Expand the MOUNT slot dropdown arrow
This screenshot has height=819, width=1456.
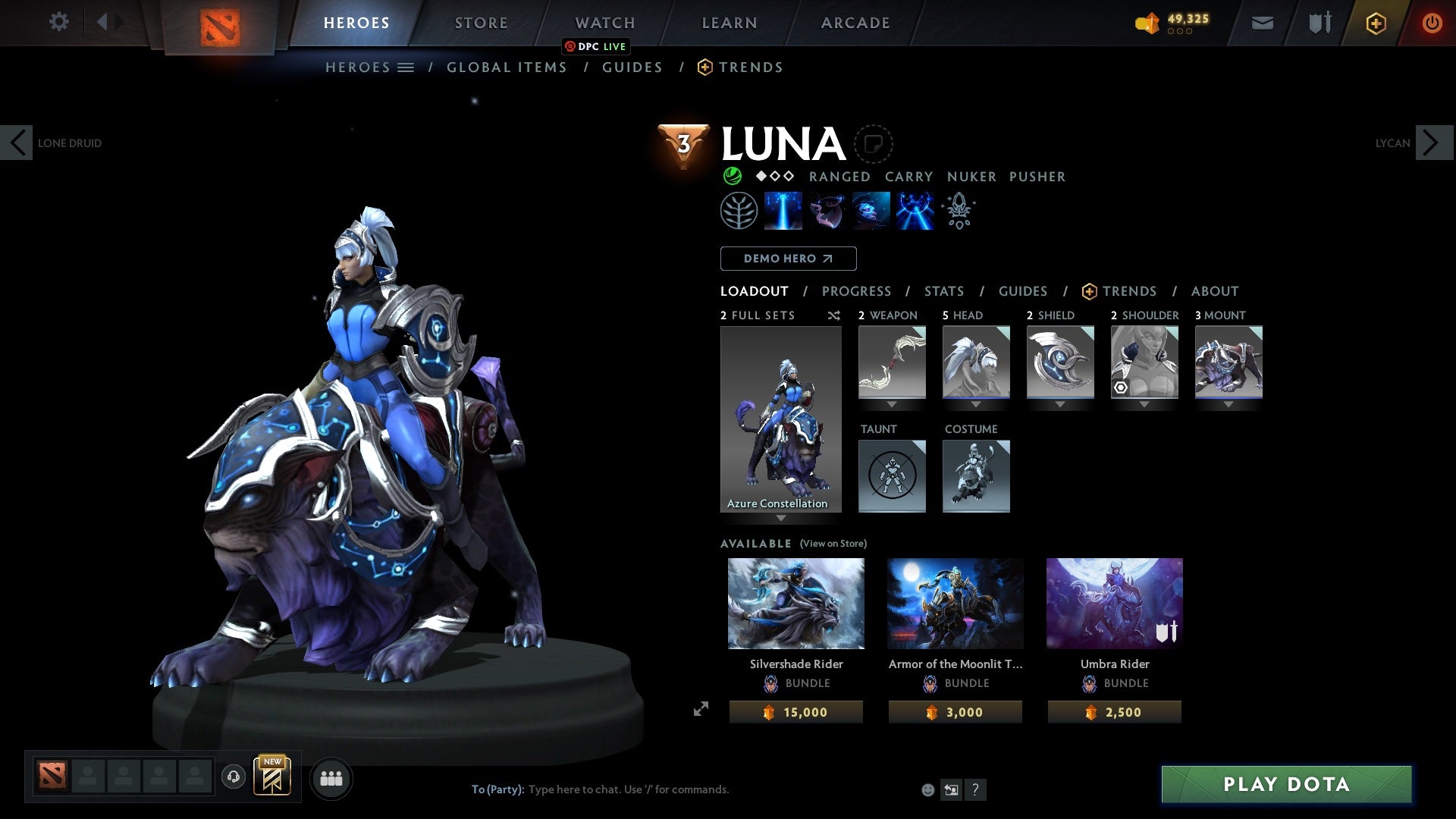(1228, 403)
